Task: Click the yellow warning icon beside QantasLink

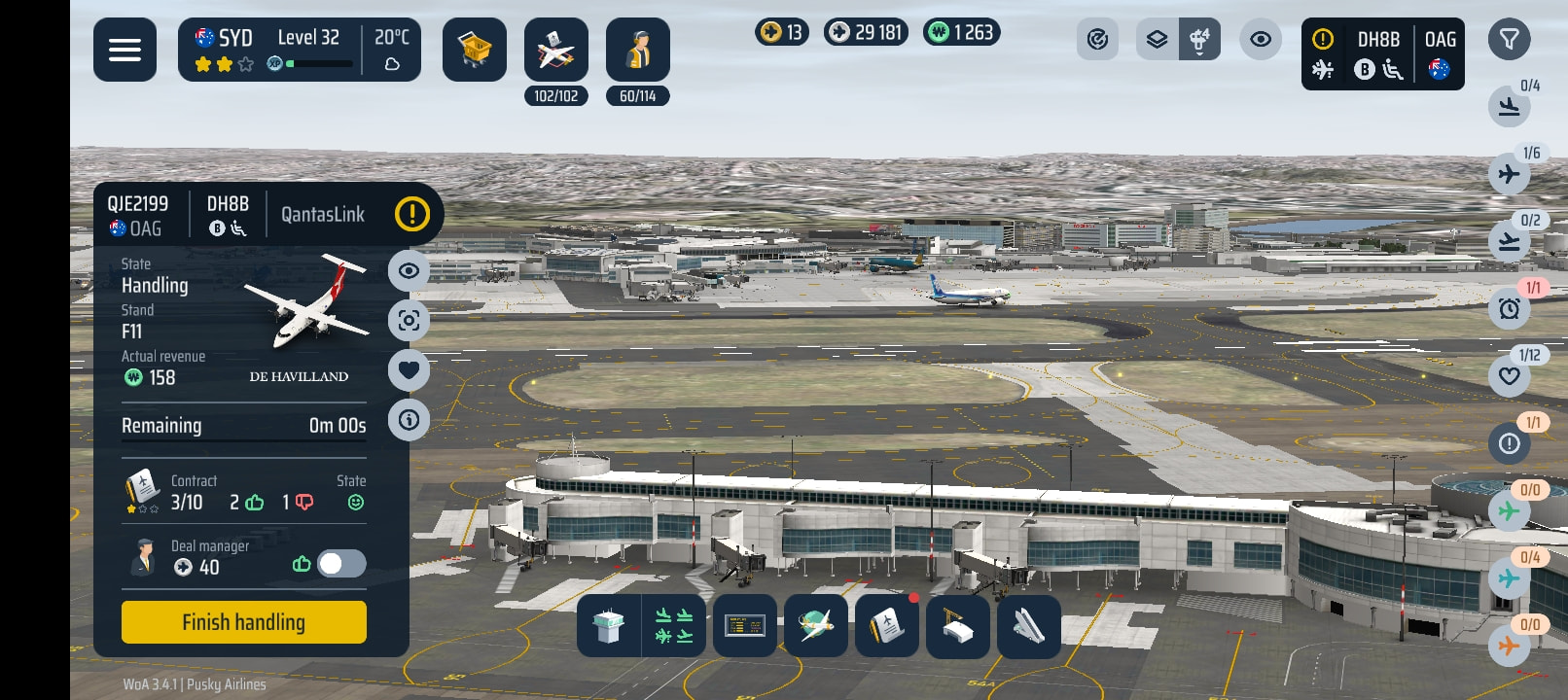Action: point(412,214)
